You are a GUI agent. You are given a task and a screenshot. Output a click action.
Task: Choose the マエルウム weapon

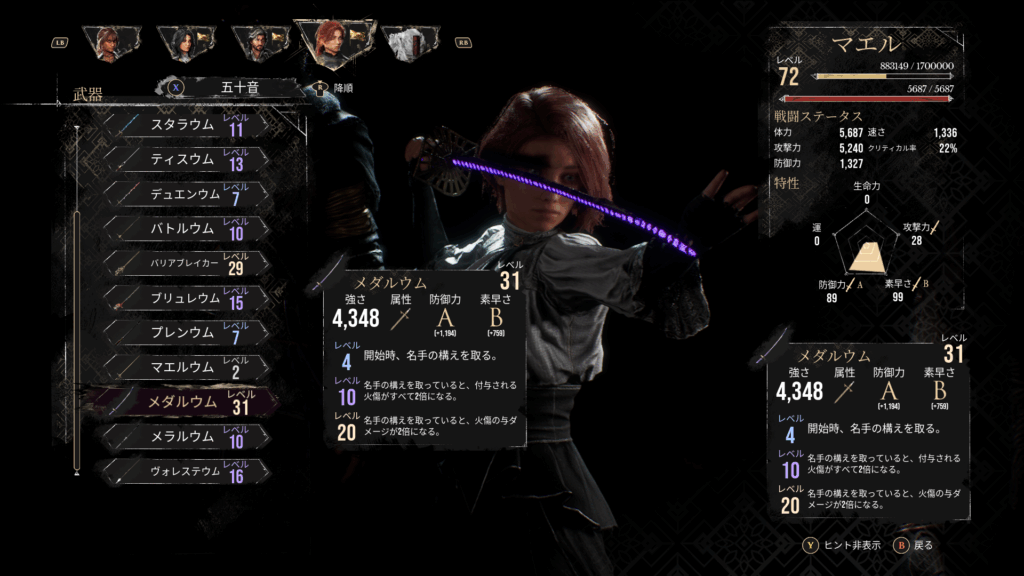(x=185, y=367)
